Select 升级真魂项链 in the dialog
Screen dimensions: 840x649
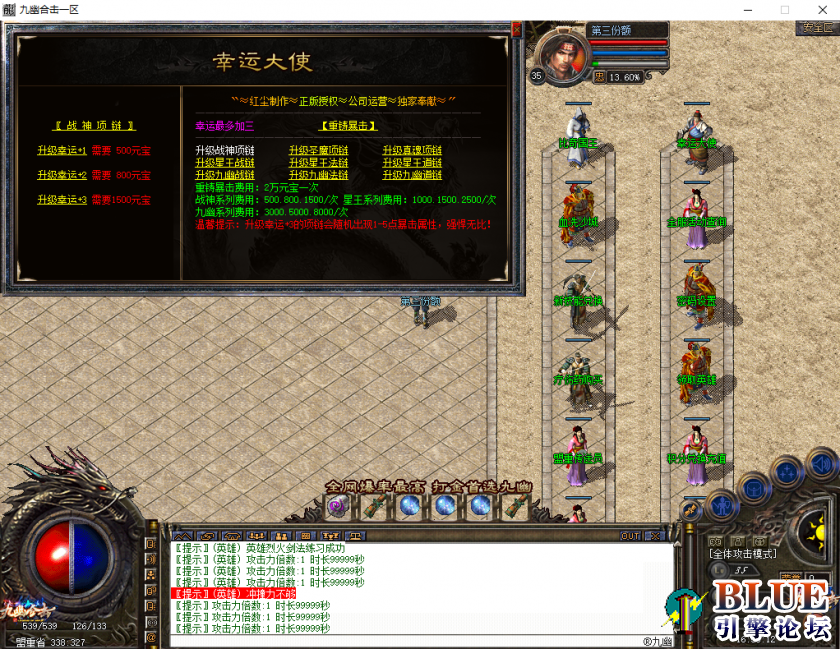tap(412, 150)
